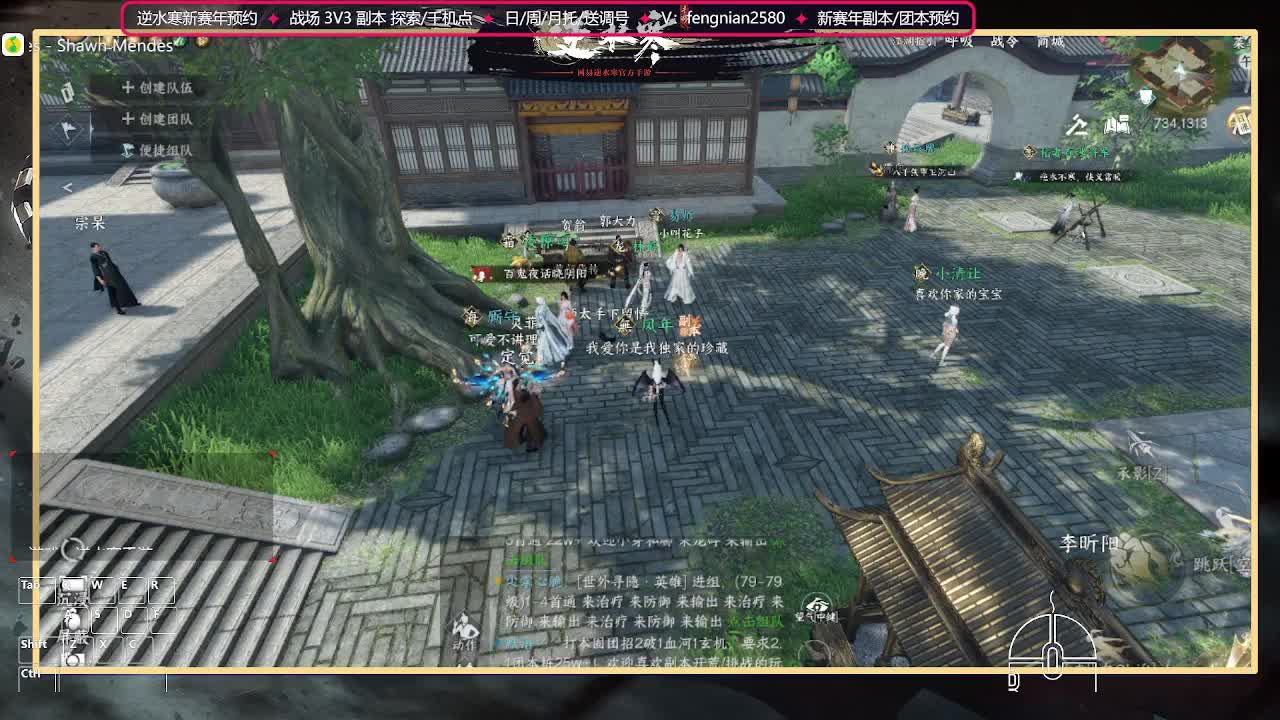Click the 点击组队 link in the chat
Image resolution: width=1280 pixels, height=720 pixels.
pos(758,622)
